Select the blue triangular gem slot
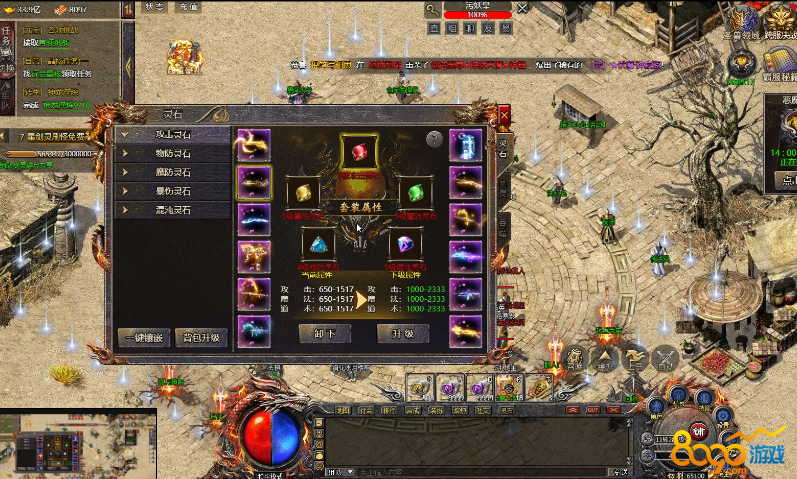Image resolution: width=797 pixels, height=479 pixels. (319, 244)
